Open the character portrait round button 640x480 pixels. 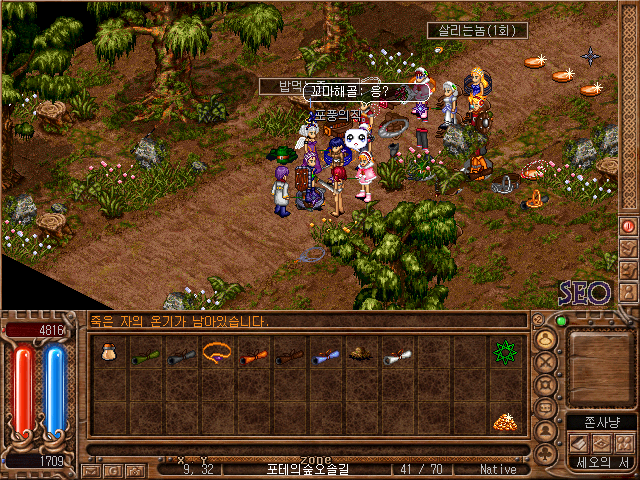(x=546, y=339)
